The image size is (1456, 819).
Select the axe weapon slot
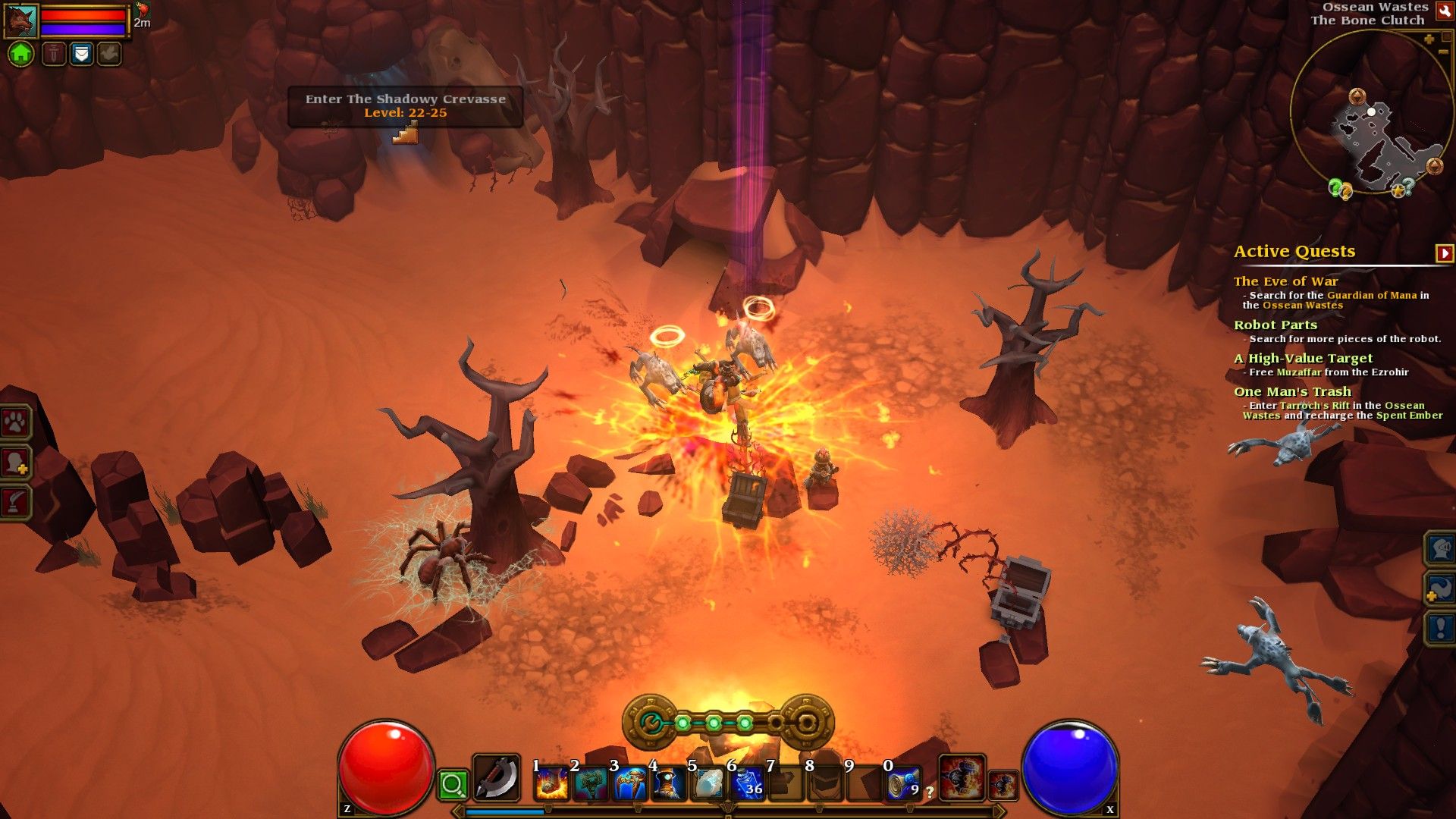point(497,778)
